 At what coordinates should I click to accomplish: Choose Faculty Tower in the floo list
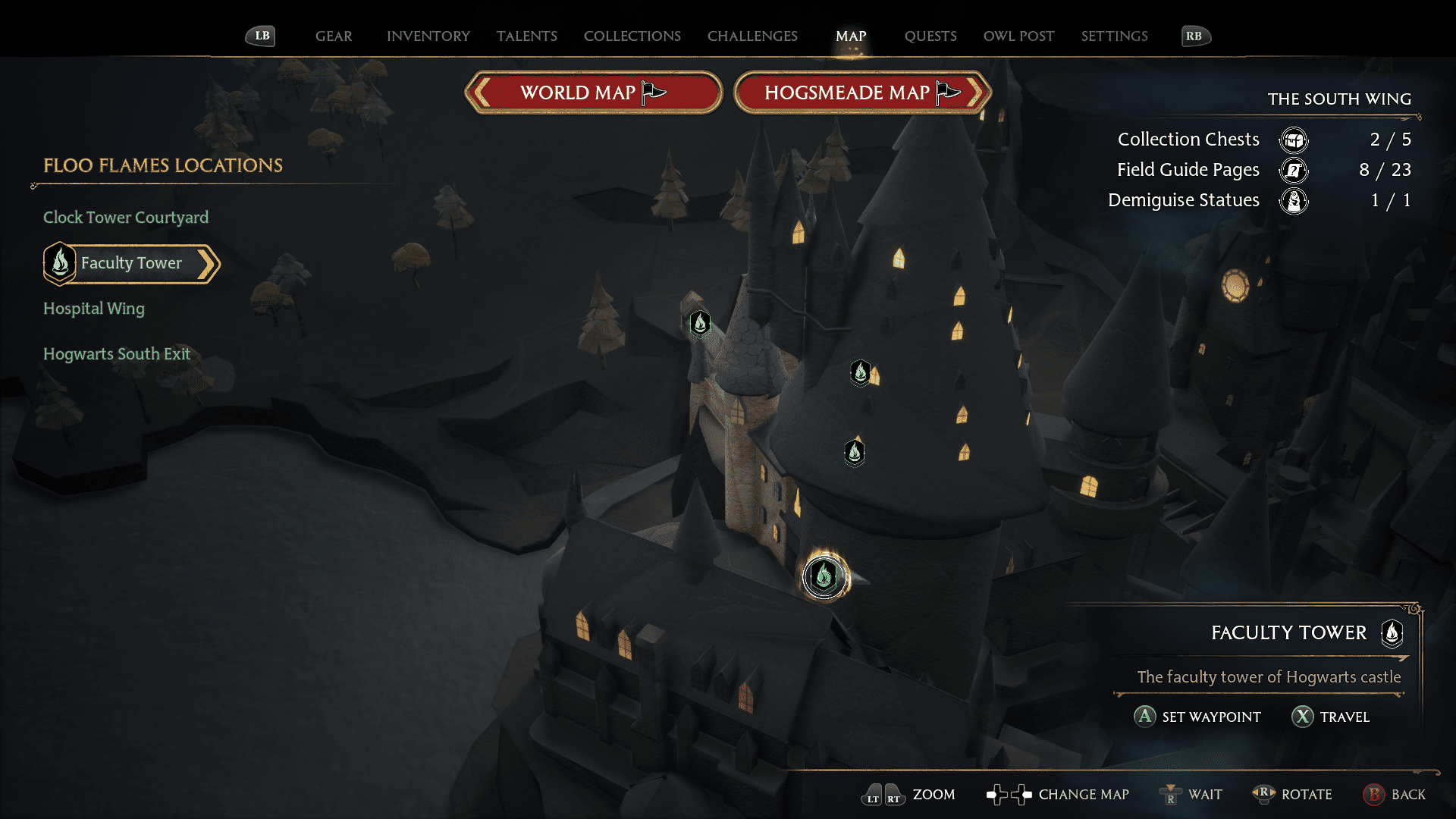(132, 263)
